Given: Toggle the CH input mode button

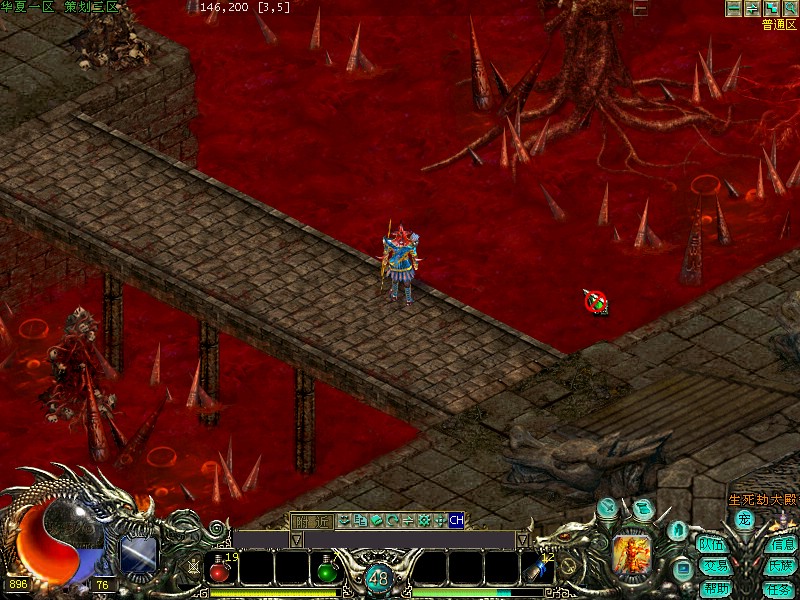Looking at the screenshot, I should tap(456, 520).
